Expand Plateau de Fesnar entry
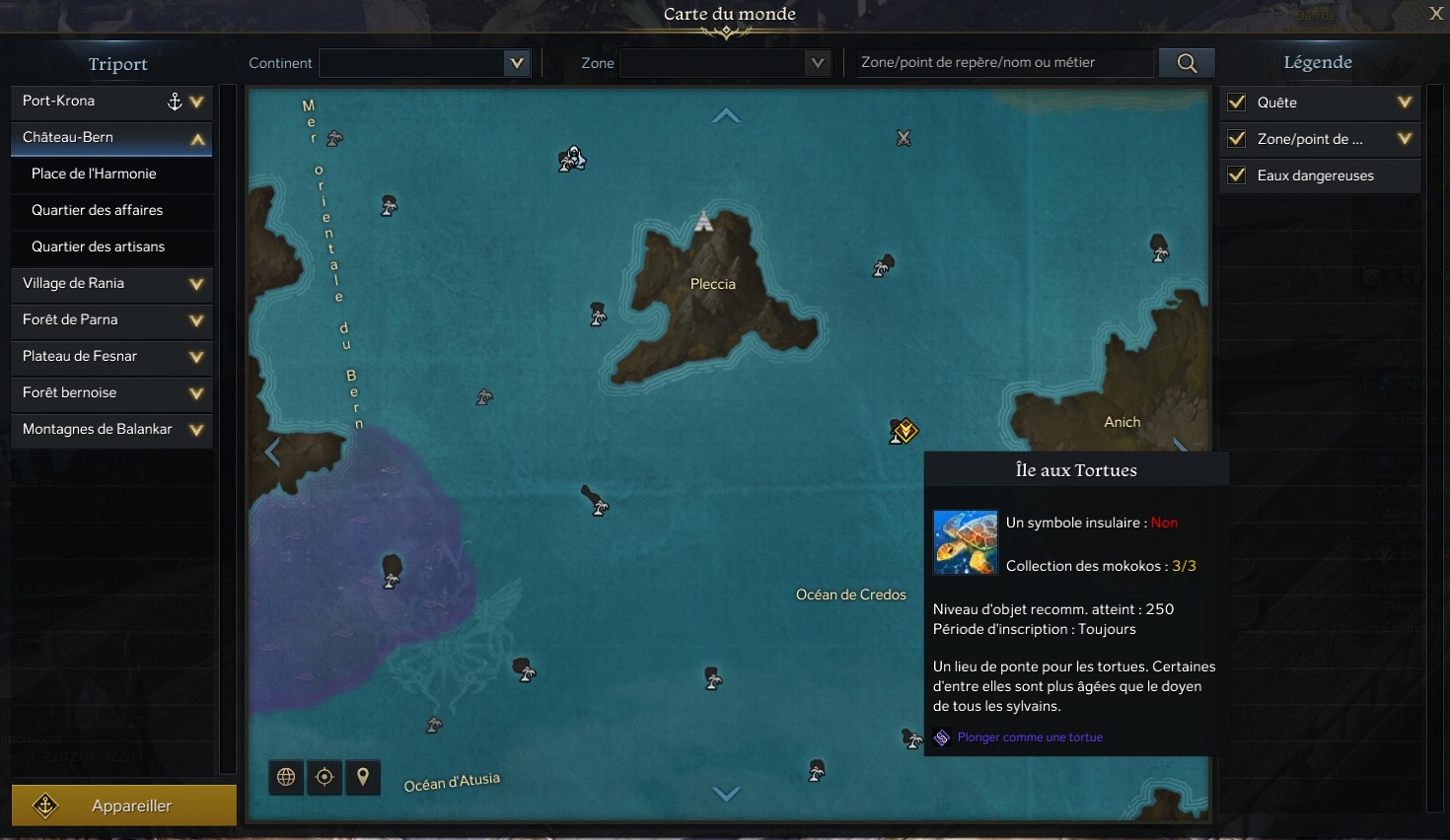Viewport: 1450px width, 840px height. [x=196, y=357]
